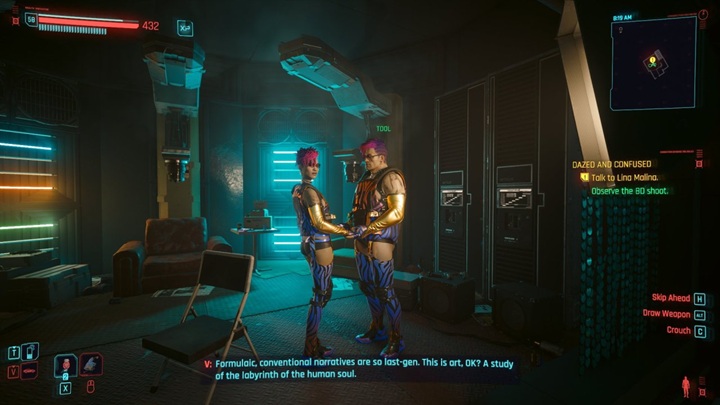This screenshot has width=720, height=405.
Task: Click the XP status icon
Action: coord(185,27)
